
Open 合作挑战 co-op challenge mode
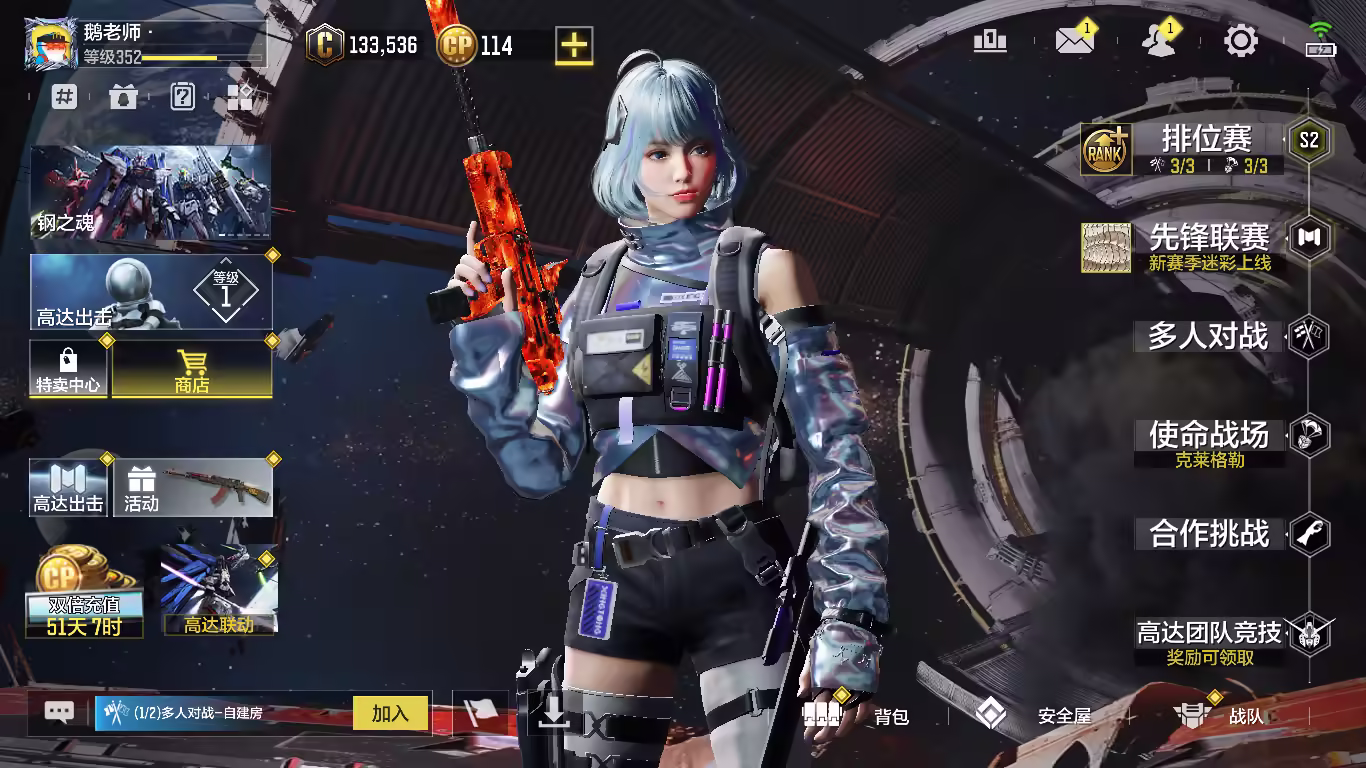pyautogui.click(x=1208, y=534)
